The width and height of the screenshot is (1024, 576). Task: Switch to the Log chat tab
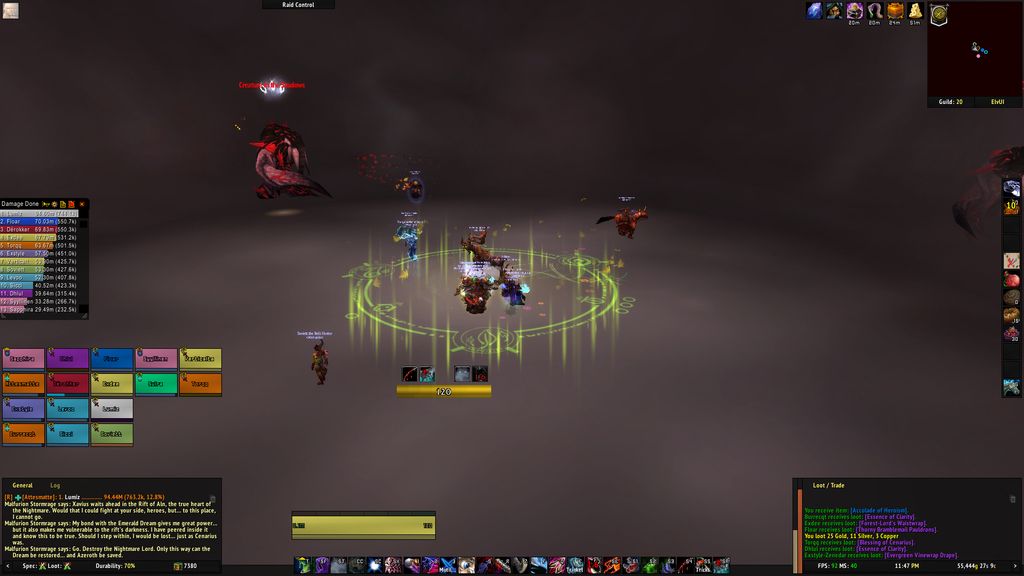[56, 485]
